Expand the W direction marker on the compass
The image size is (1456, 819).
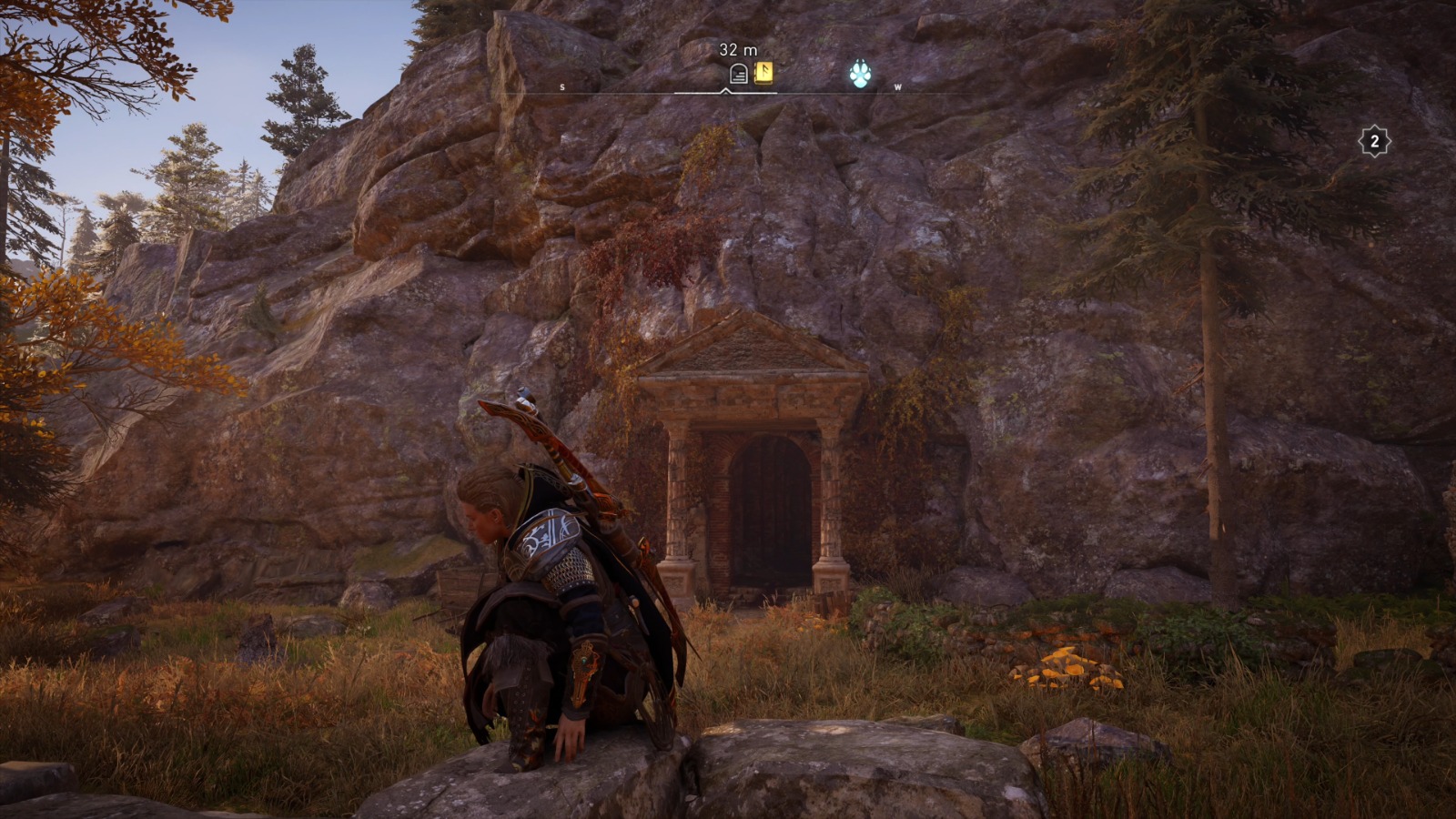(897, 87)
